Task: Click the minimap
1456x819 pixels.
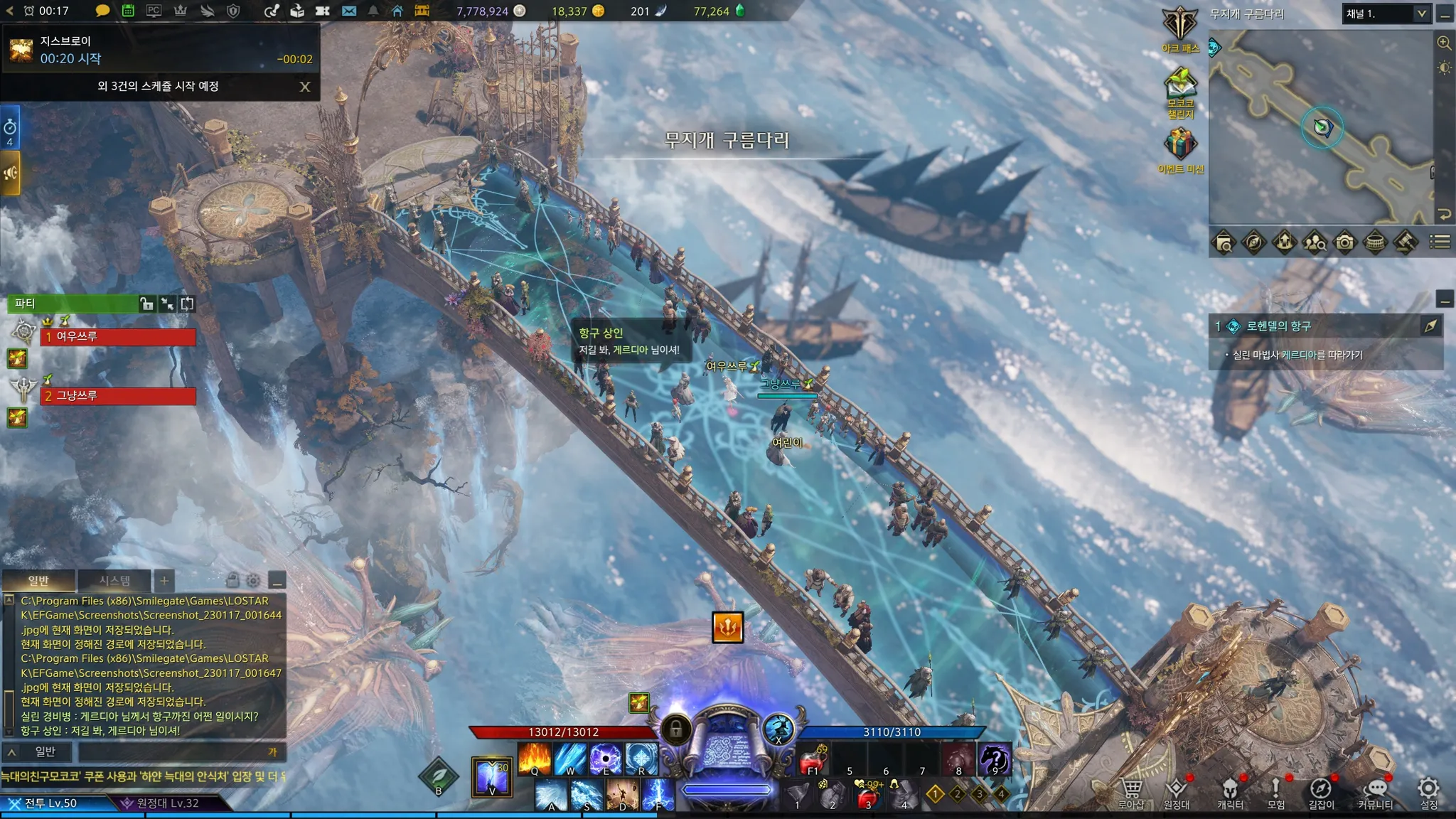Action: coord(1321,128)
